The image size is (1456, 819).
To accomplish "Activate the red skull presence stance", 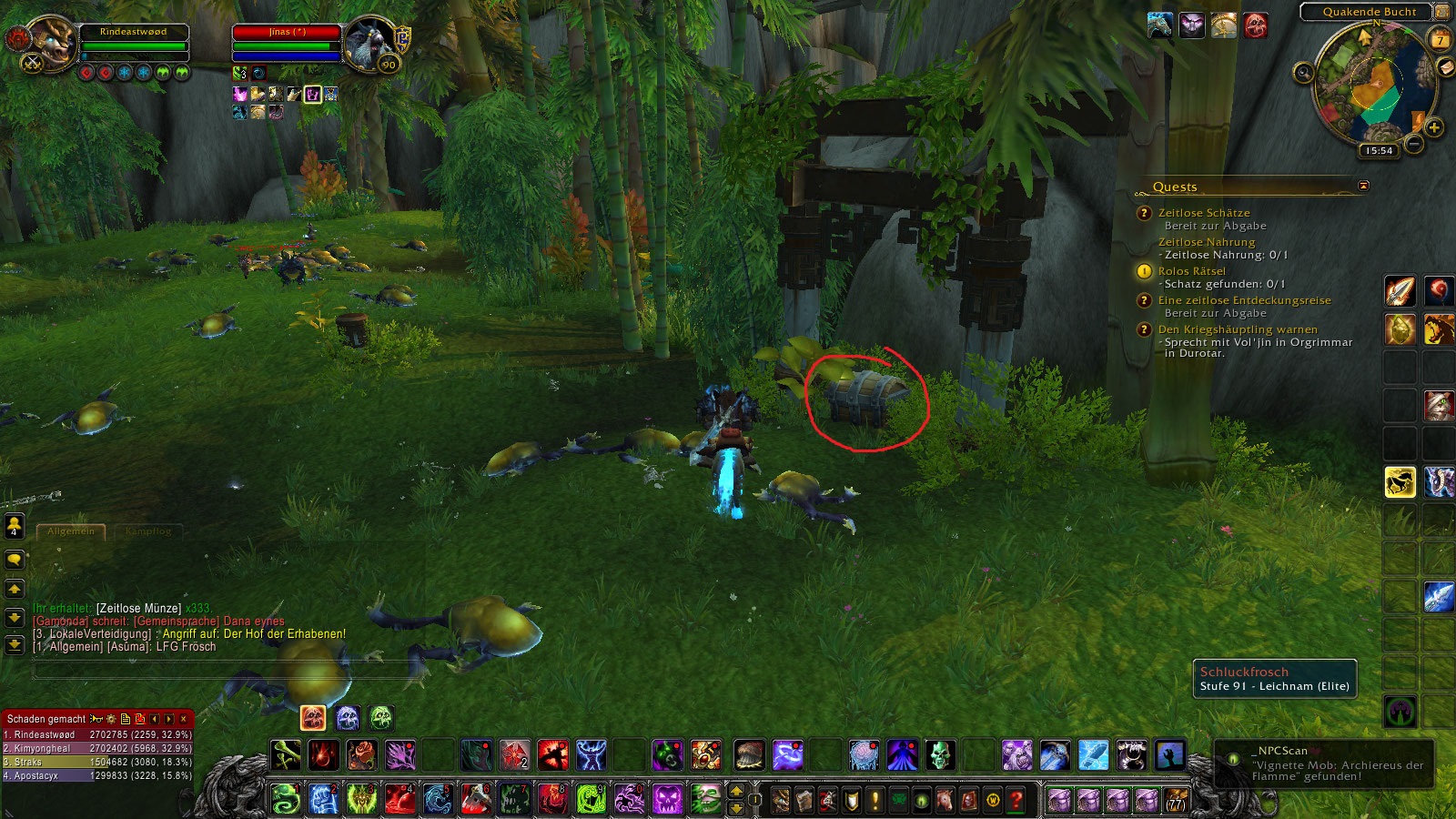I will coord(313,718).
